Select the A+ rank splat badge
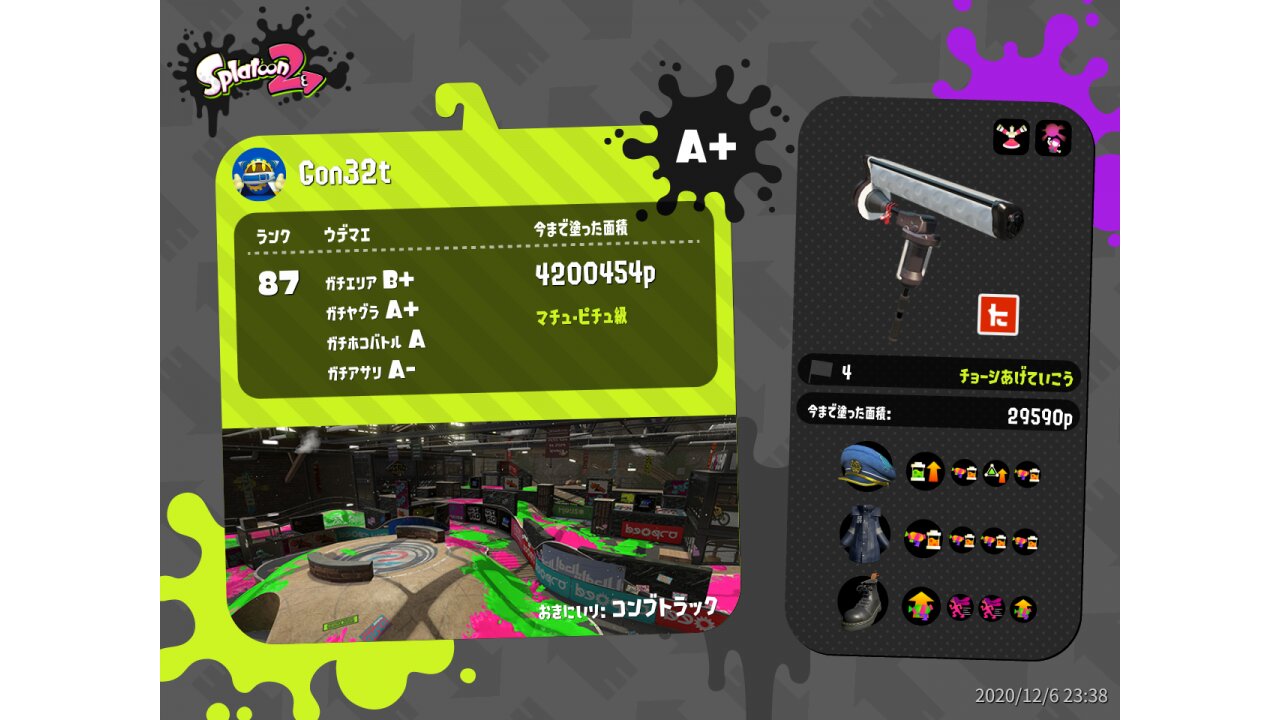The image size is (1280, 720). point(706,148)
